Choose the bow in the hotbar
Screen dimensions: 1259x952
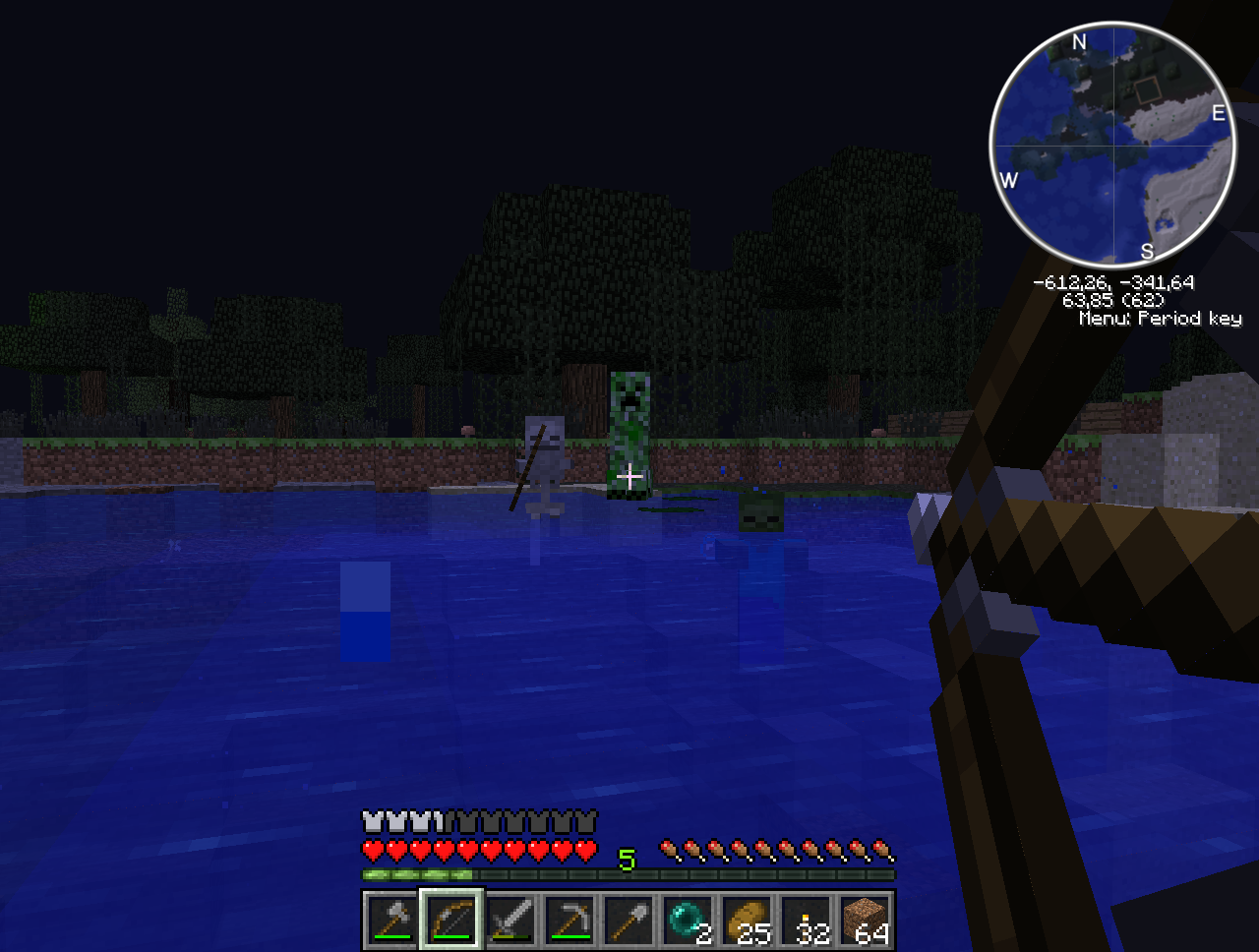point(451,921)
